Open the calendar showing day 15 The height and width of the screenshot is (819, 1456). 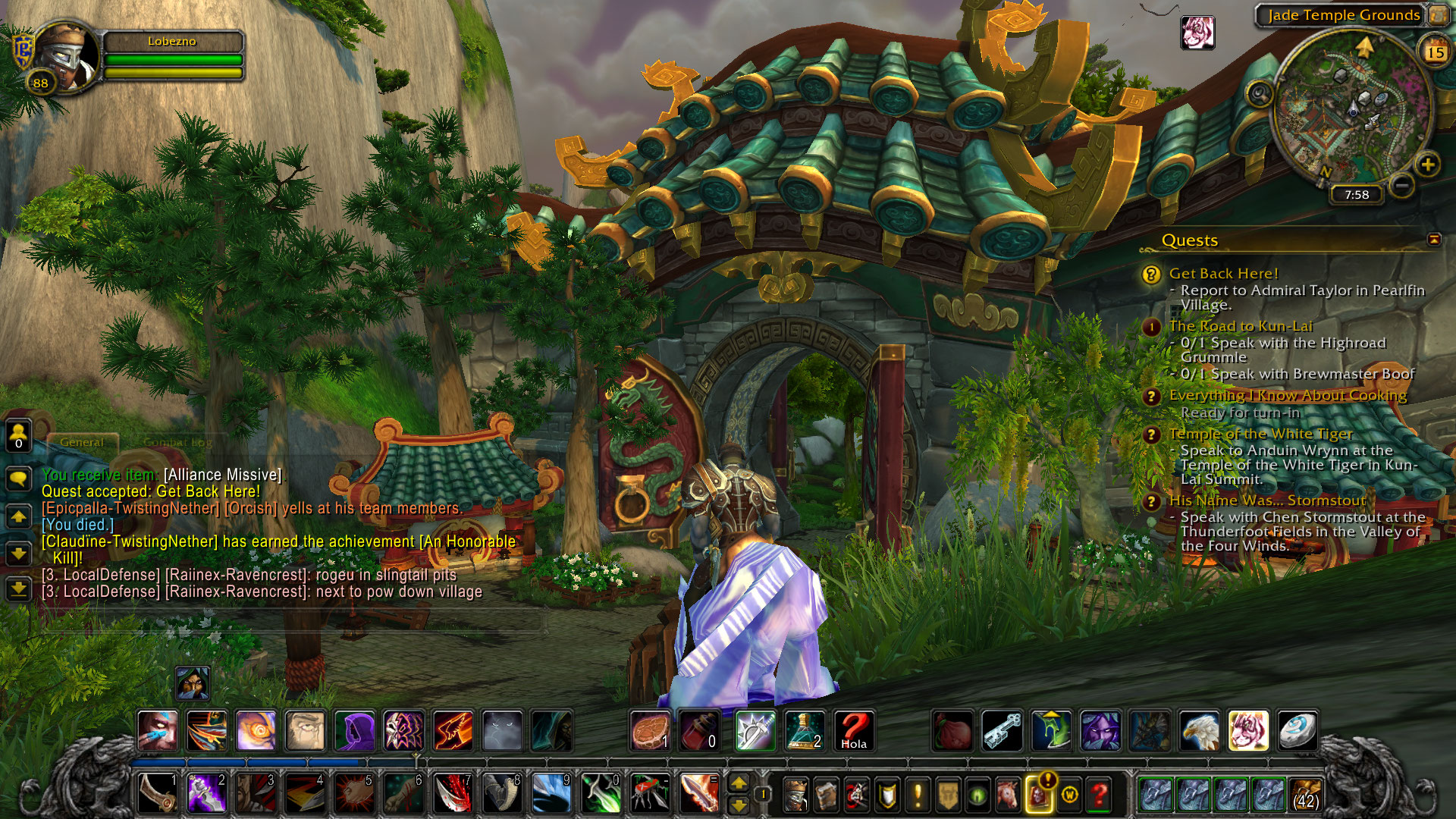1435,52
